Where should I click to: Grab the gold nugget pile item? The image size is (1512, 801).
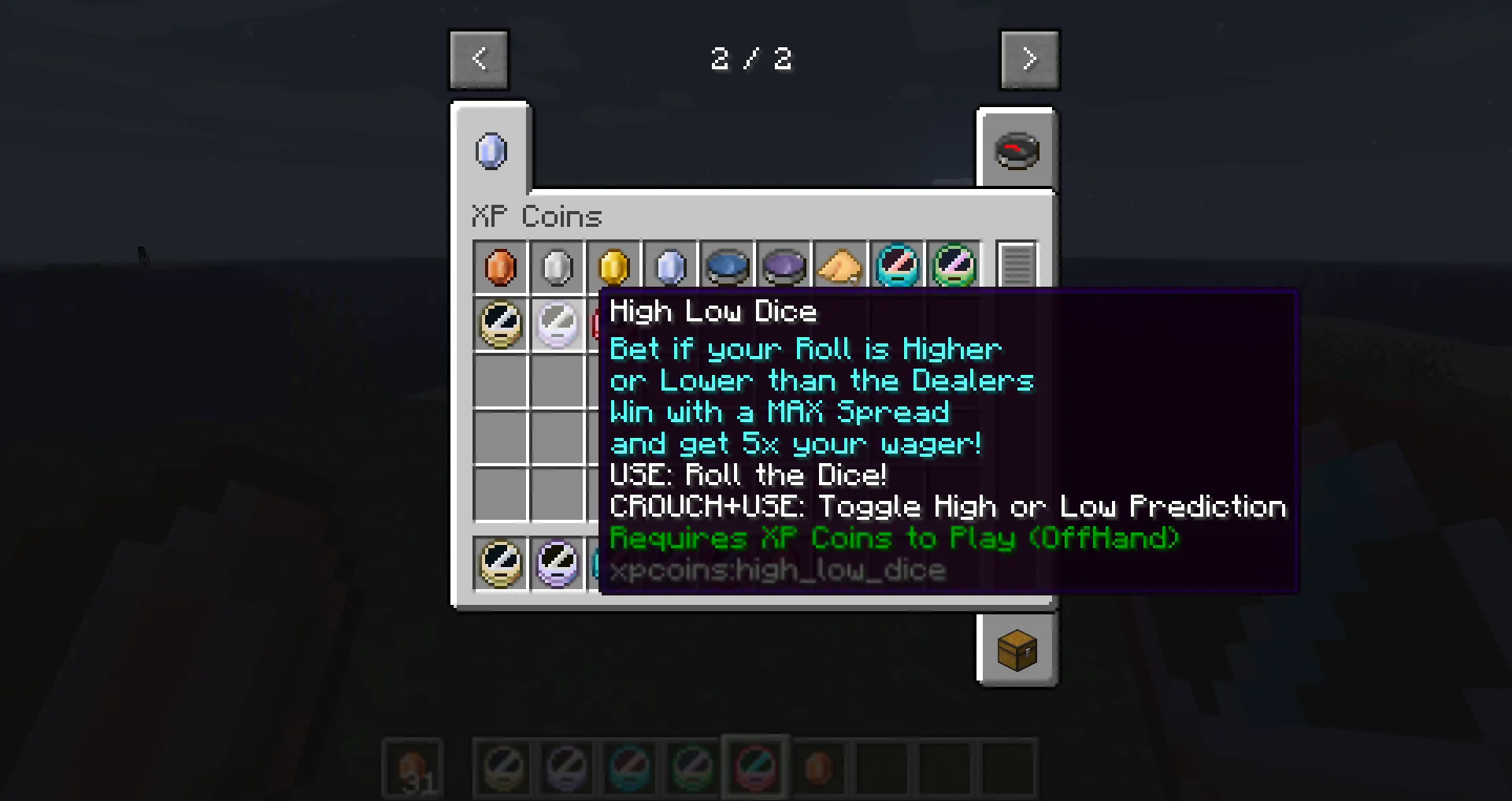point(840,266)
